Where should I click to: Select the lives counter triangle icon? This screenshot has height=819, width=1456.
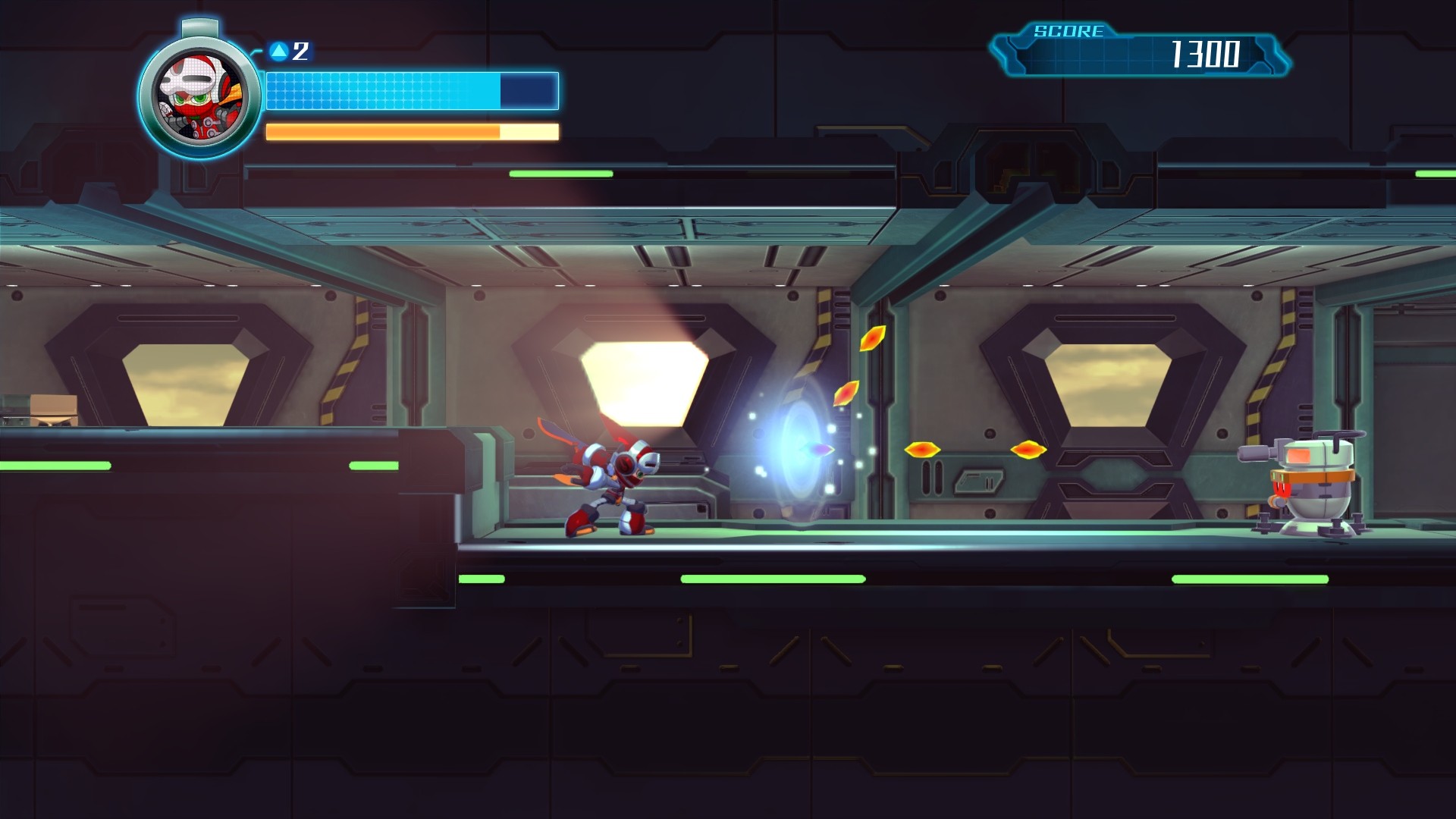tap(279, 51)
